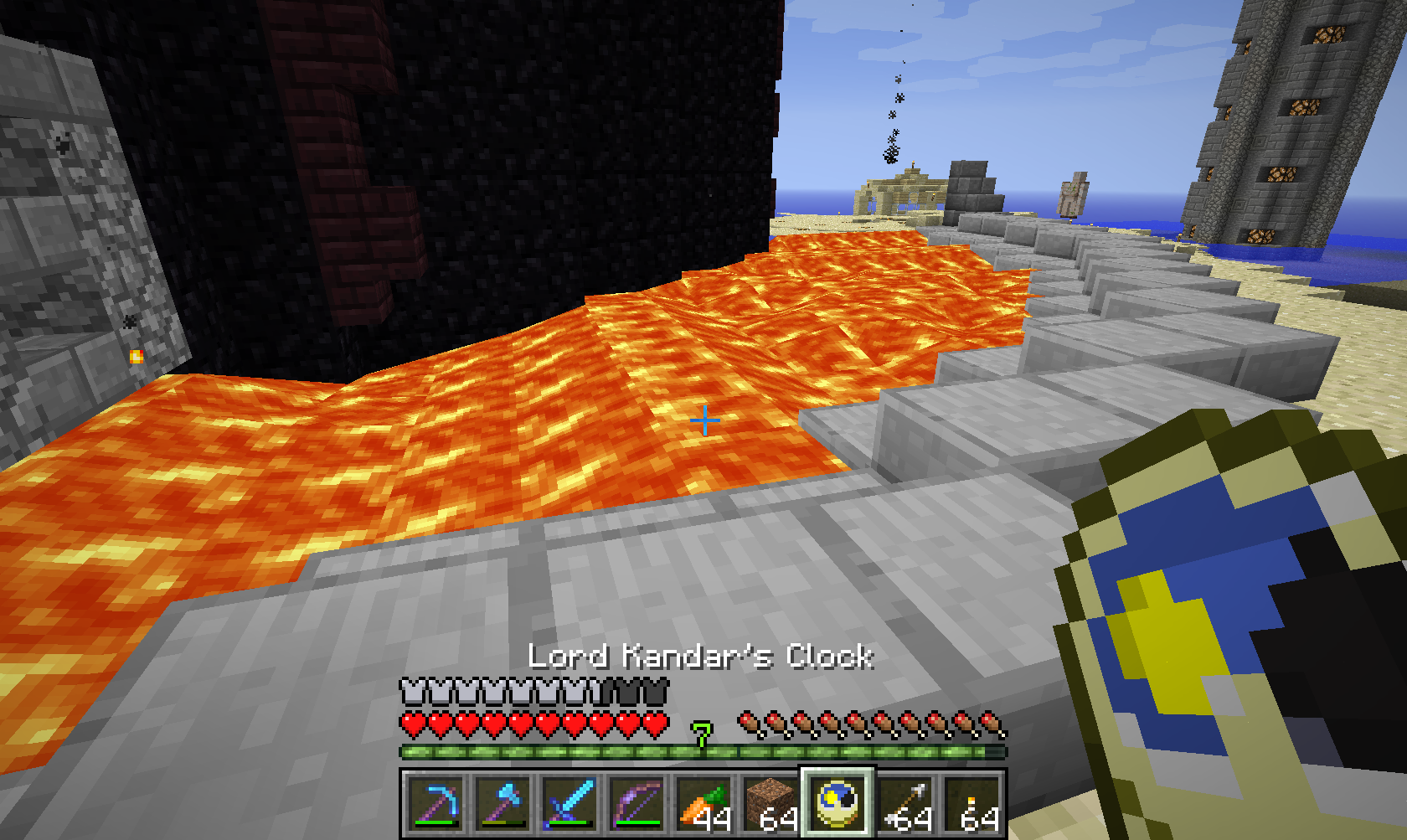Pick the dirt block stack slot
The width and height of the screenshot is (1407, 840).
coord(770,804)
